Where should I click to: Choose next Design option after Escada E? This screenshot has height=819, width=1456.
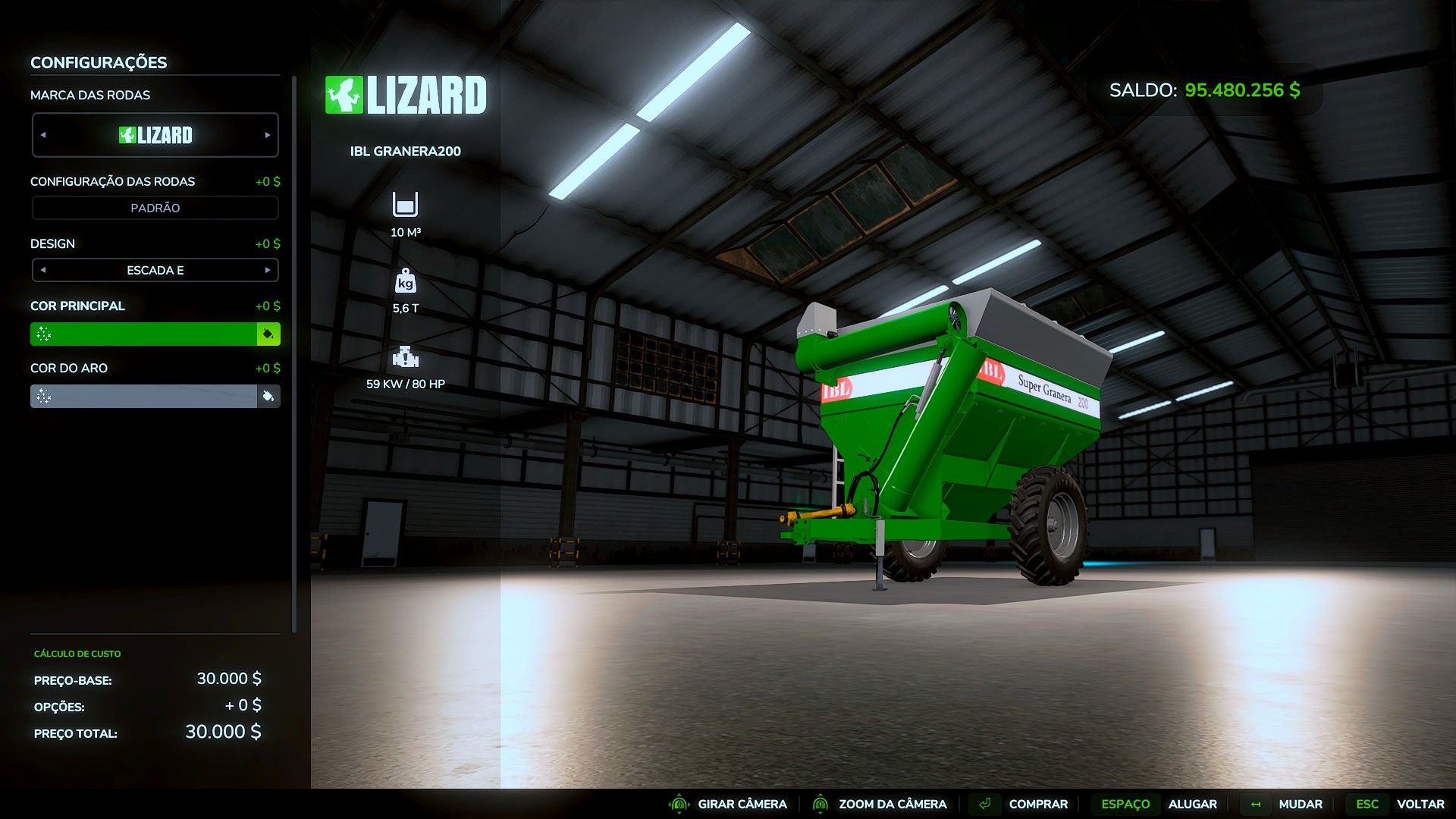268,270
